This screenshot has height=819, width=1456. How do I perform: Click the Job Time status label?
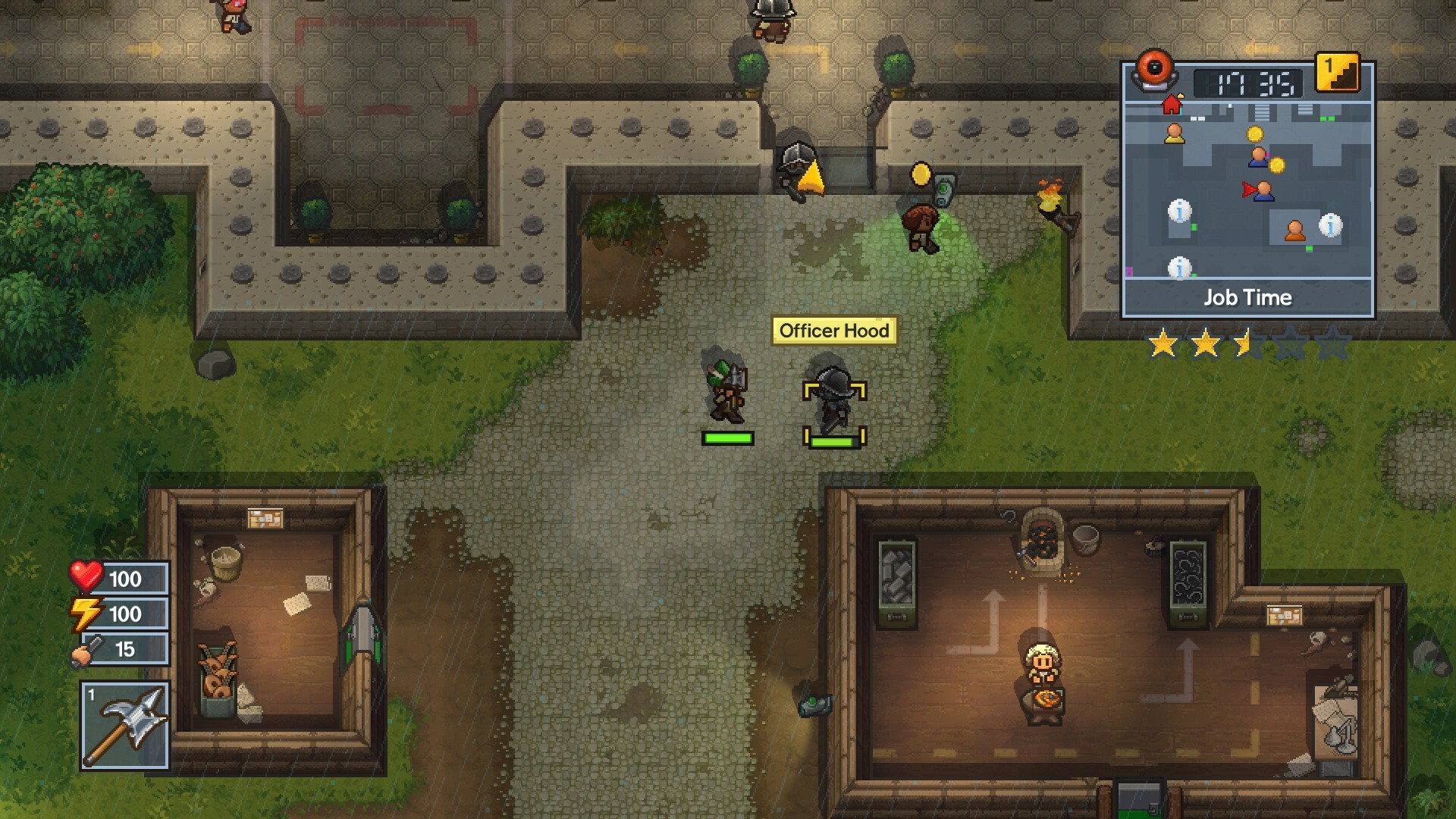coord(1248,297)
